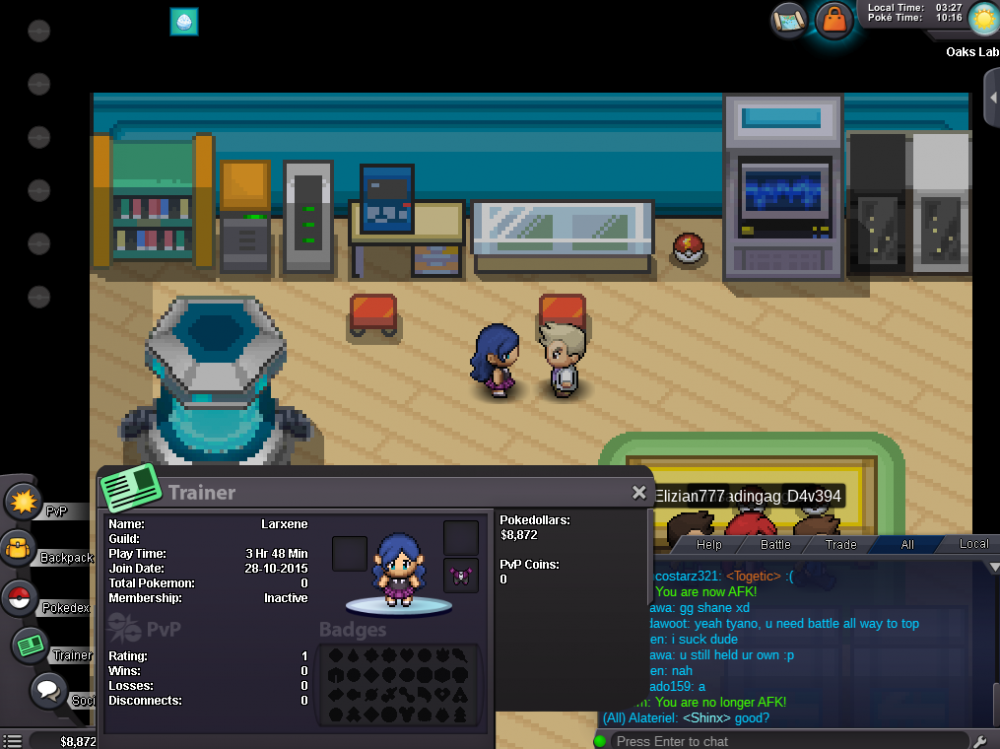Open the world map scroll icon
This screenshot has width=1000, height=749.
click(x=788, y=19)
